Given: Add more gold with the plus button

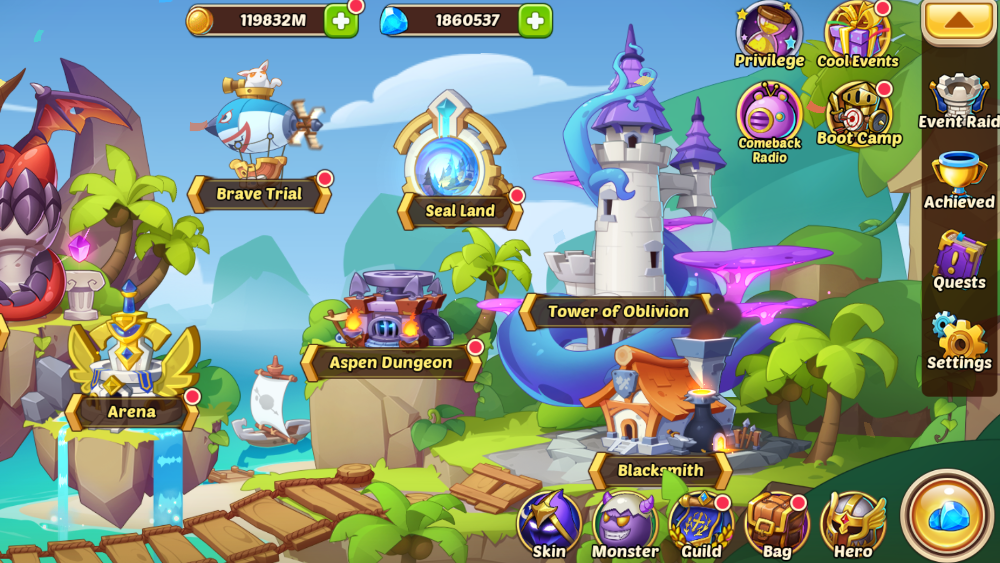Looking at the screenshot, I should 341,20.
